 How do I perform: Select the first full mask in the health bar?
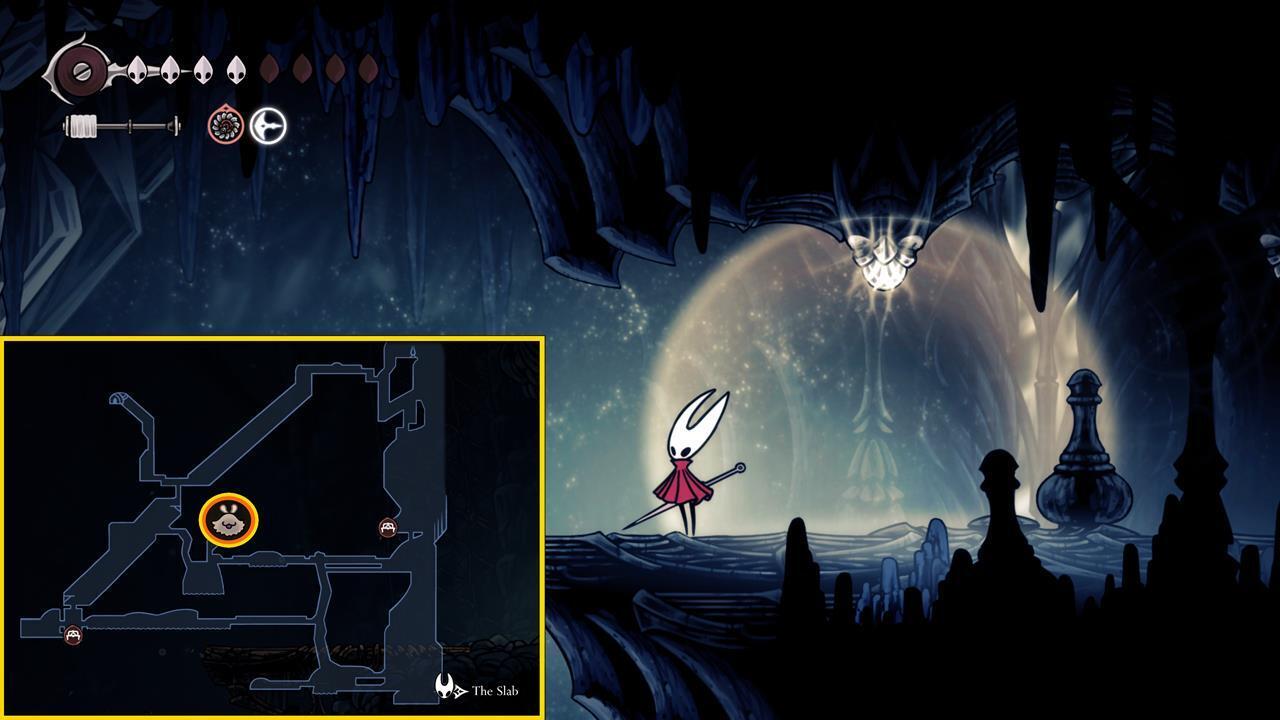click(137, 70)
